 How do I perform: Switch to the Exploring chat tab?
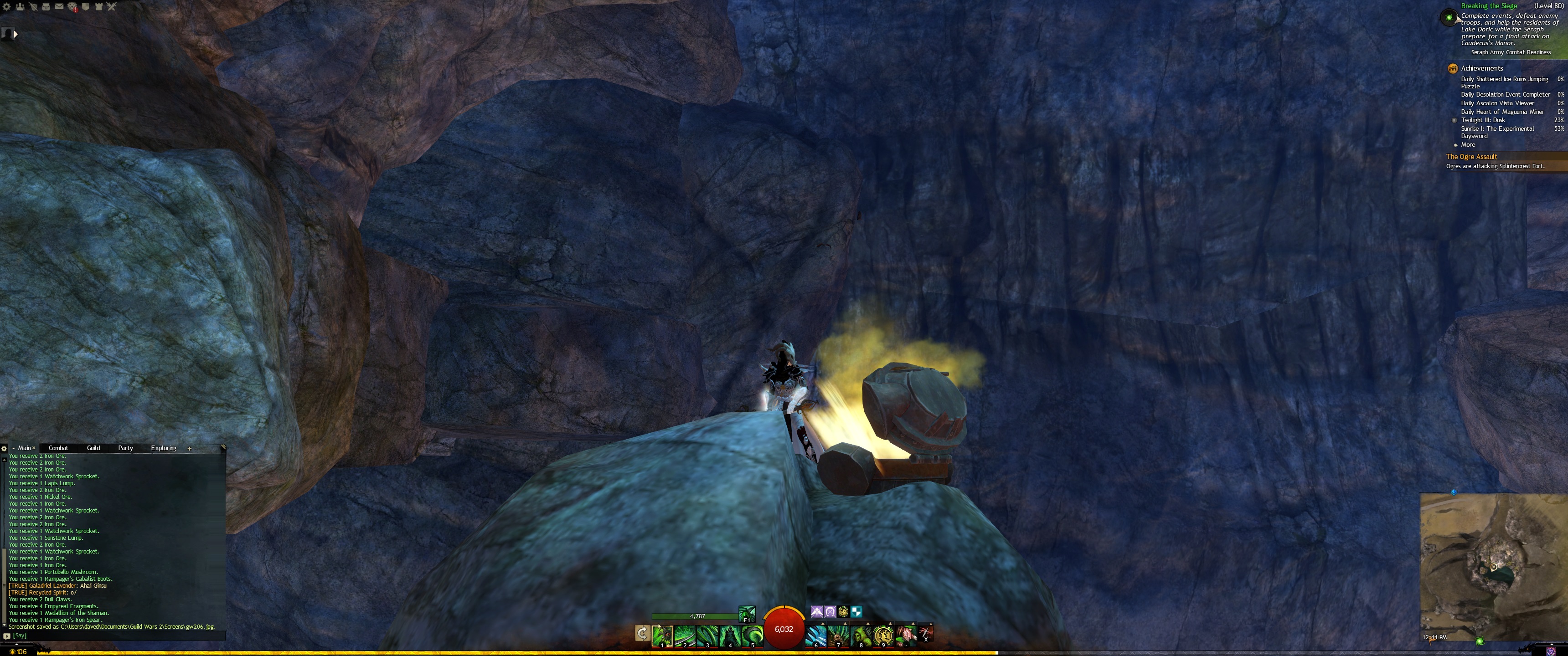click(163, 448)
